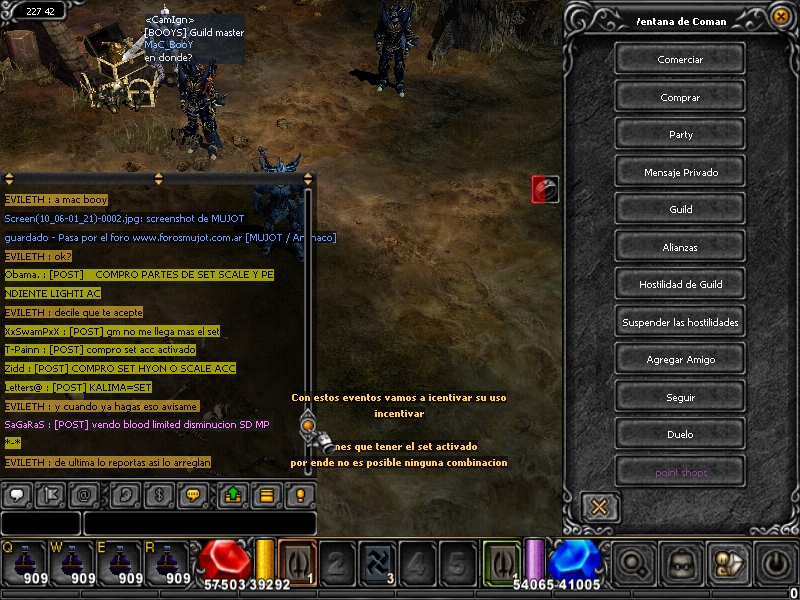Open Mensaje Privado
Screen dimensions: 800x600
(680, 172)
